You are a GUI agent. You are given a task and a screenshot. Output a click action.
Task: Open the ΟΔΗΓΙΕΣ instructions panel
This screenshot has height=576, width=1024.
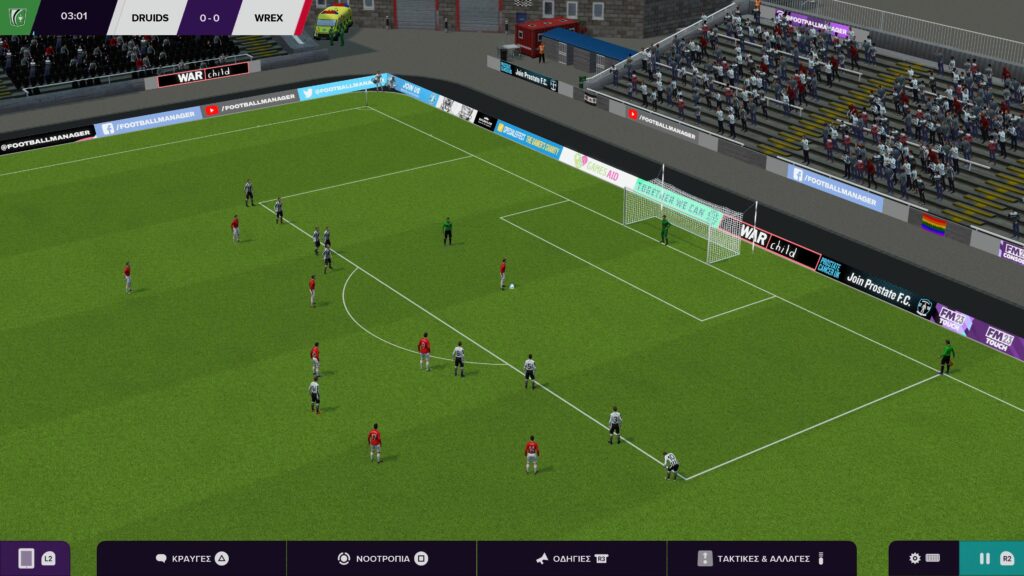[x=571, y=558]
